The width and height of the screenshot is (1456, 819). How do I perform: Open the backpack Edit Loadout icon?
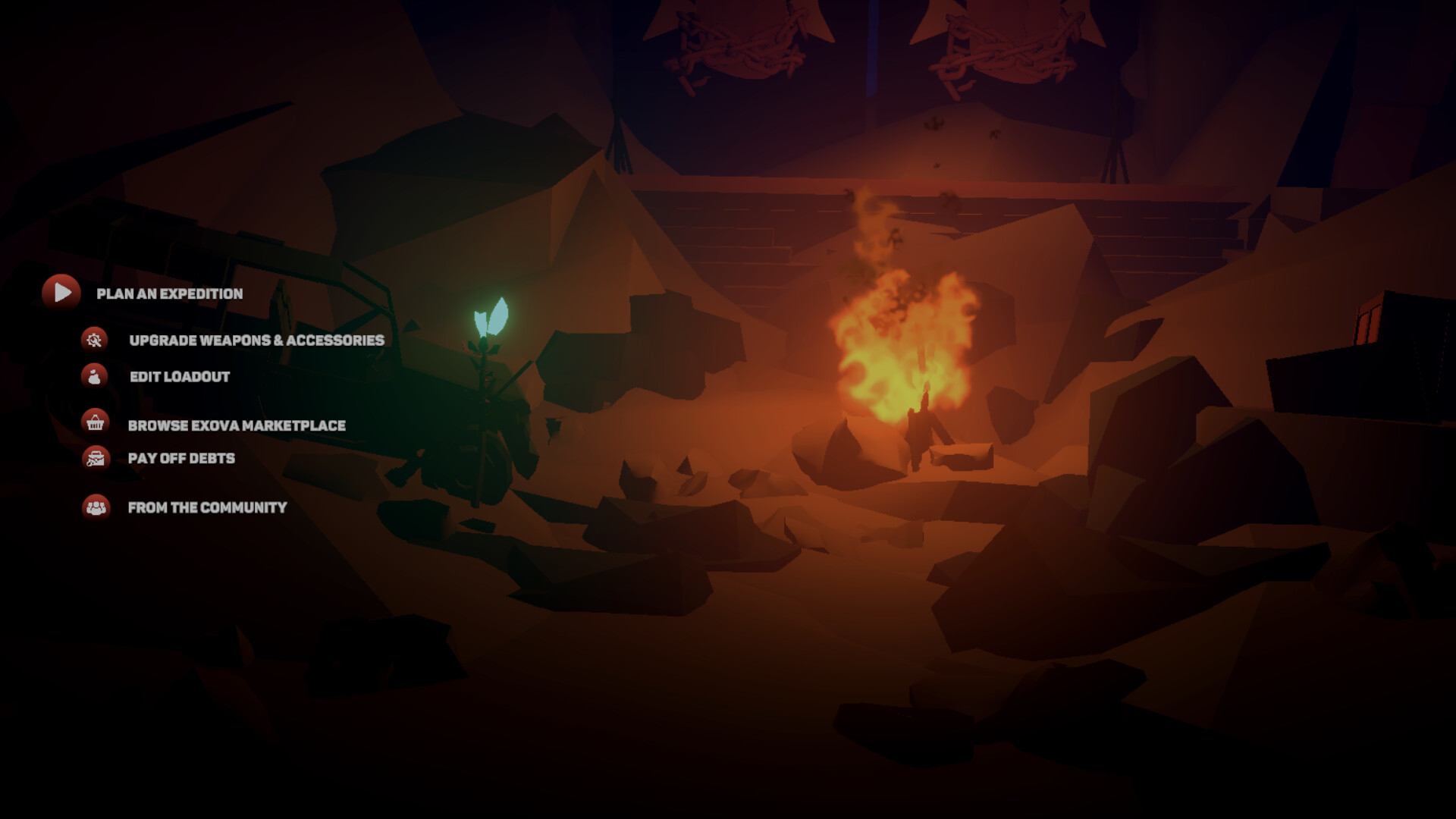coord(94,377)
